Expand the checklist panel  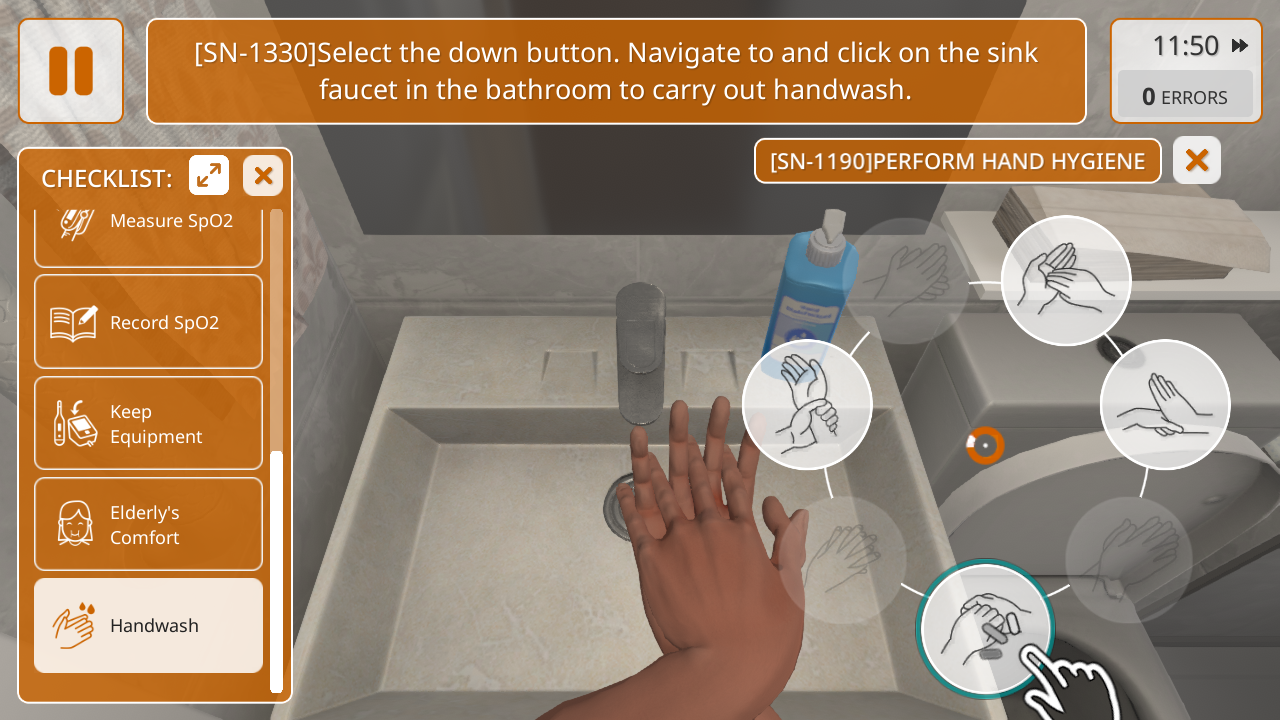209,176
